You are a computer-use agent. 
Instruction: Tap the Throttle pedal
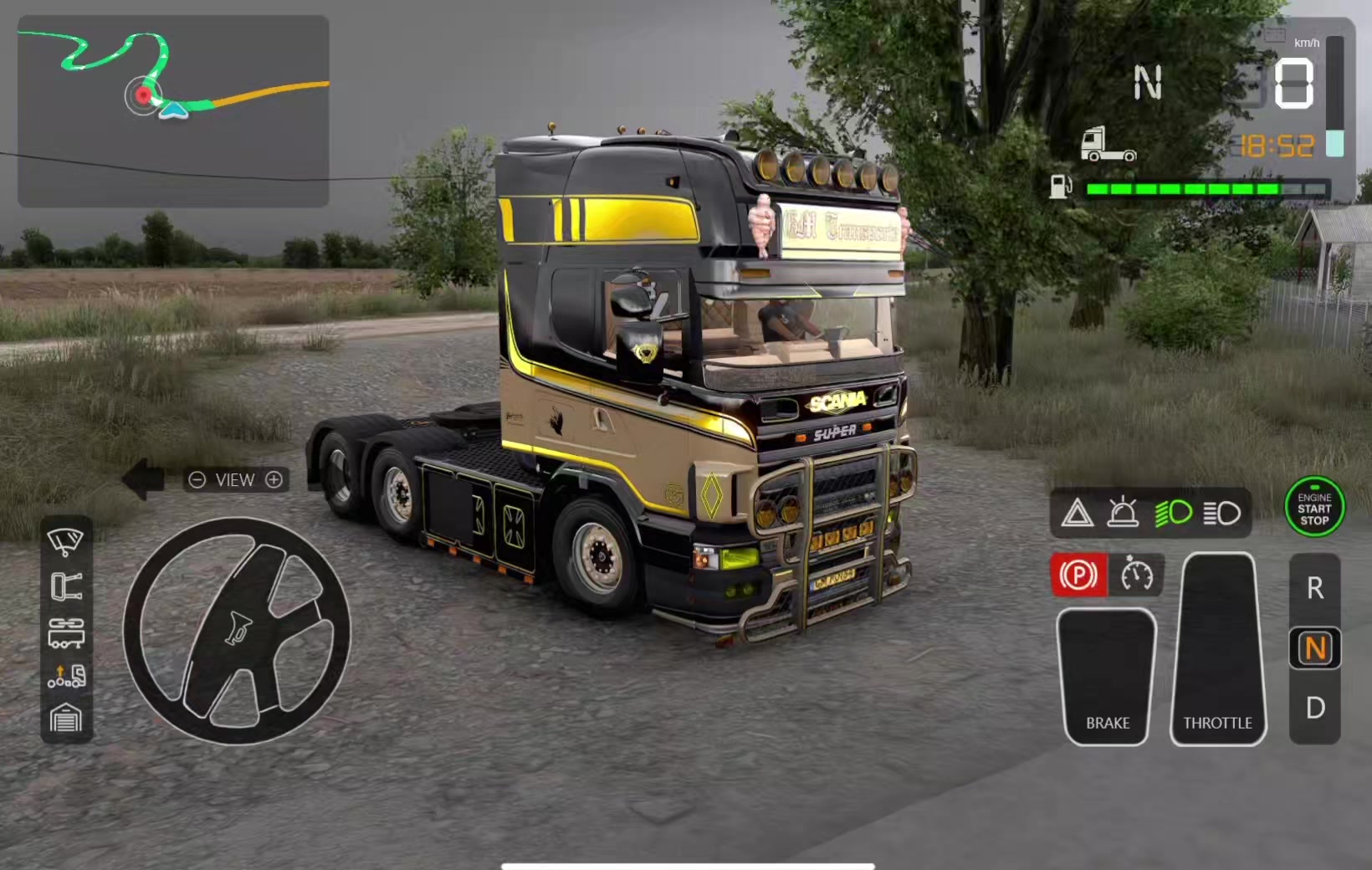pos(1218,649)
